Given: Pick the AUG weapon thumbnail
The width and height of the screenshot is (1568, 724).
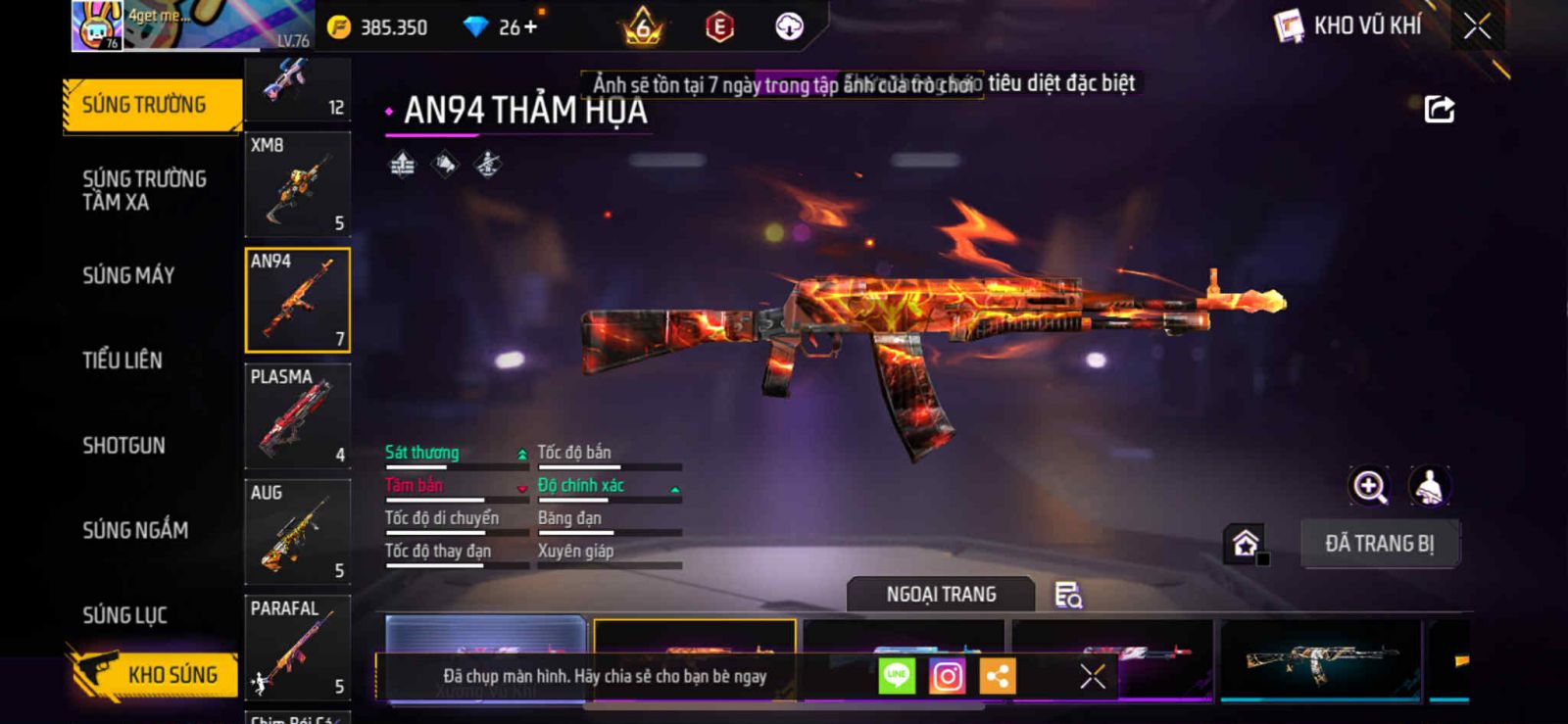Looking at the screenshot, I should pyautogui.click(x=297, y=531).
